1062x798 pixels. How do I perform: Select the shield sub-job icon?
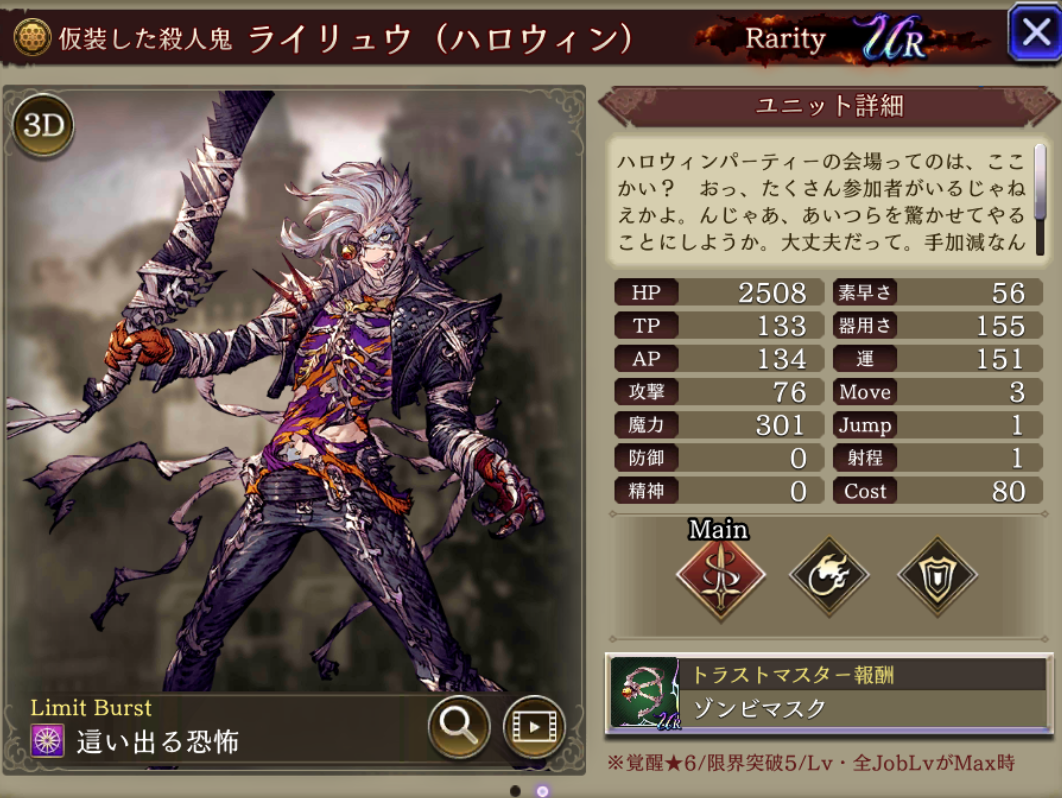[936, 575]
